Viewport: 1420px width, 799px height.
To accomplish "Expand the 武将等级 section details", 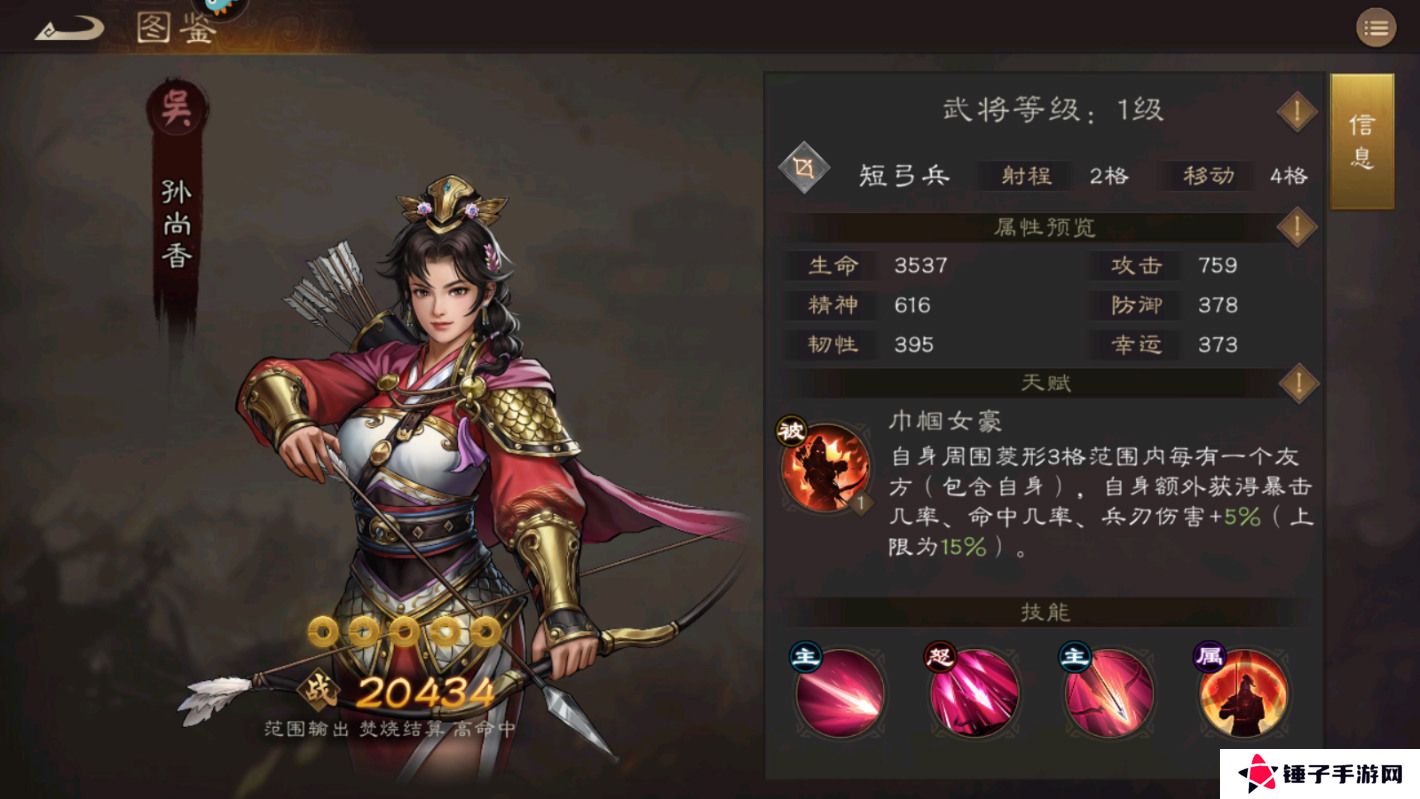I will (1297, 112).
